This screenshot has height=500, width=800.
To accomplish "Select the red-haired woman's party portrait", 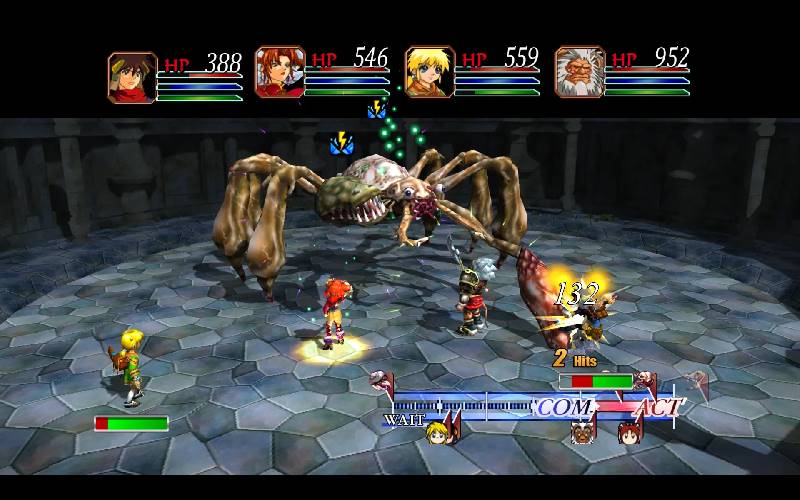I will (x=280, y=73).
